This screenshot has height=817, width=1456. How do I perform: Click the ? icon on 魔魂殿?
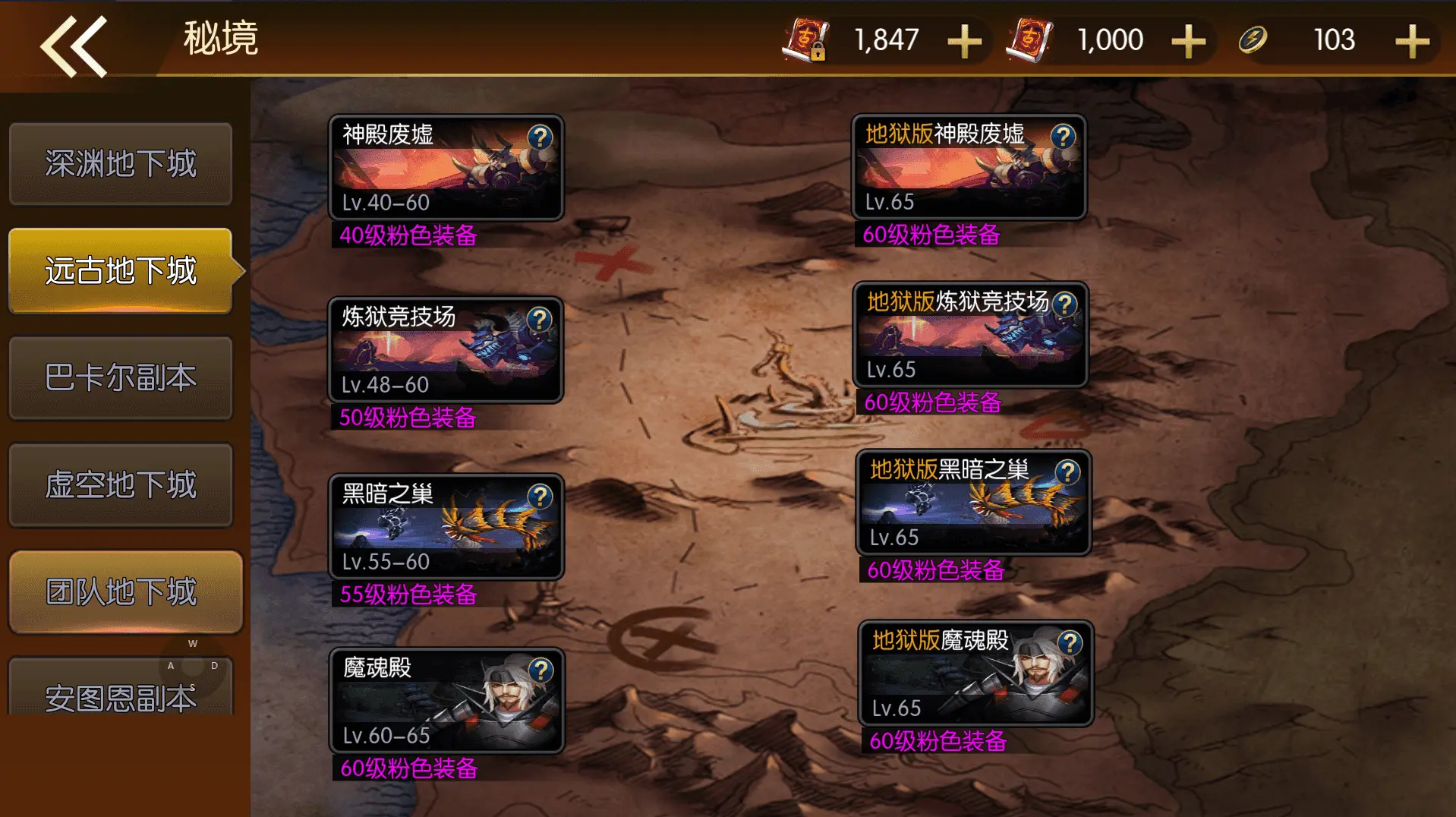(540, 671)
